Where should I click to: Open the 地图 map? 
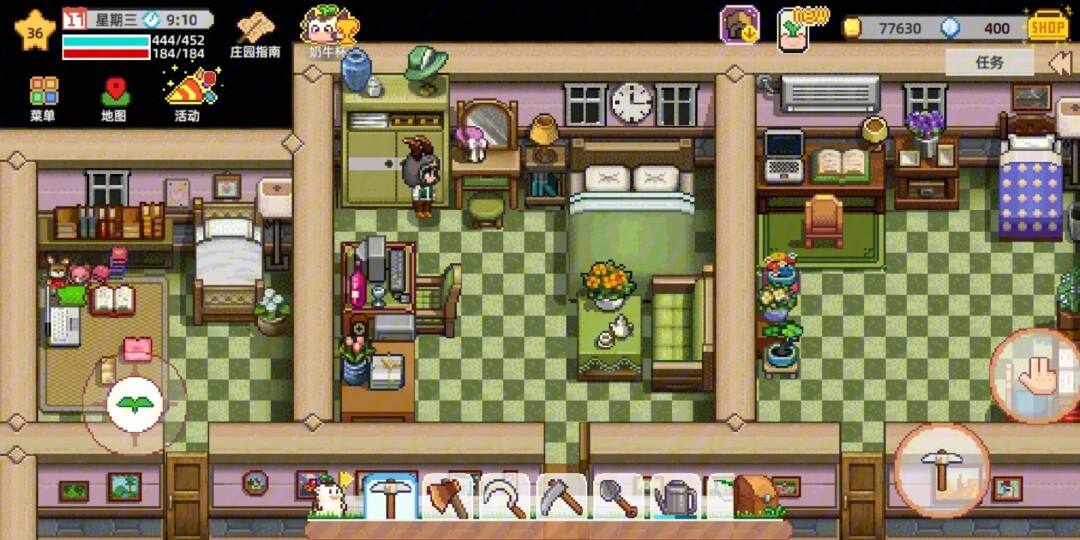[x=114, y=98]
